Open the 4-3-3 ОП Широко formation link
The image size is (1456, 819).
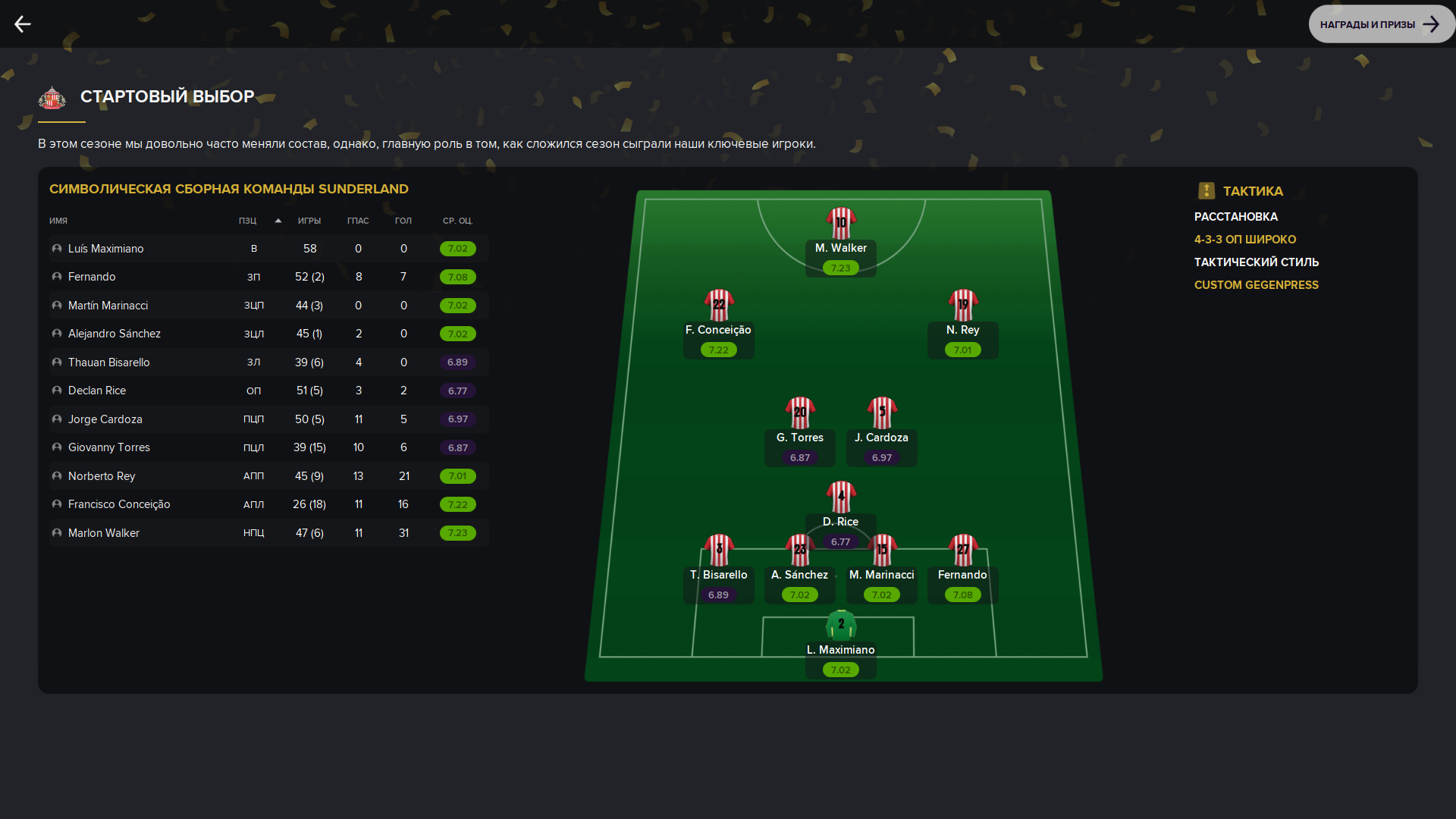click(1244, 240)
